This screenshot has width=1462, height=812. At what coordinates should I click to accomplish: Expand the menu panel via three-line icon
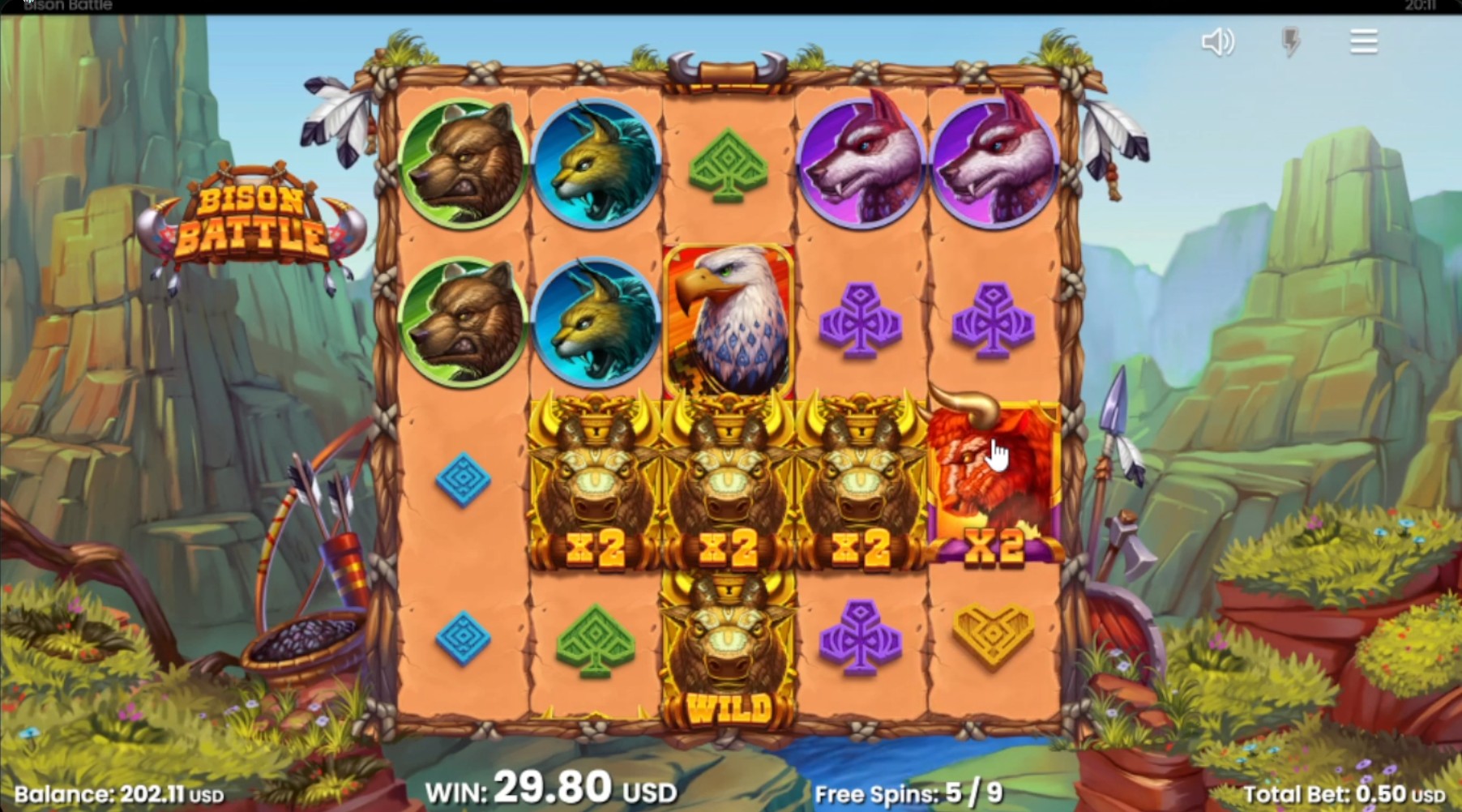click(x=1362, y=41)
